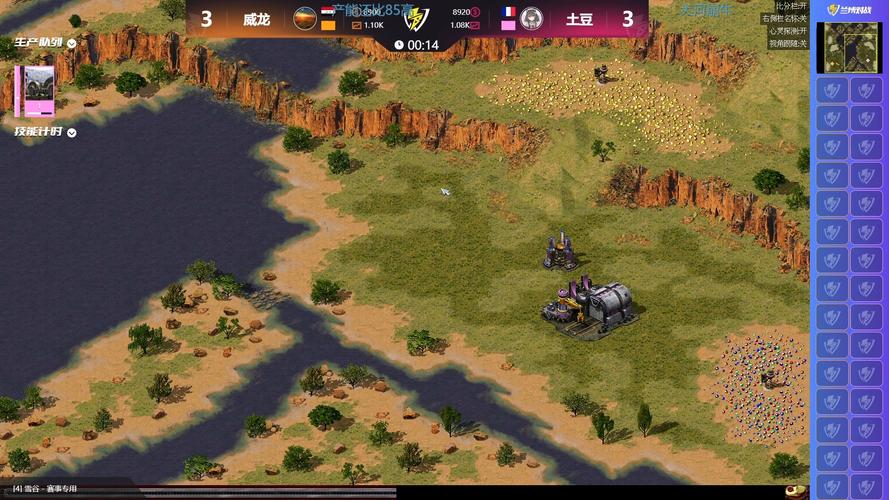Click player 土豆's name on scoreboard
Viewport: 889px width, 500px height.
[x=579, y=19]
